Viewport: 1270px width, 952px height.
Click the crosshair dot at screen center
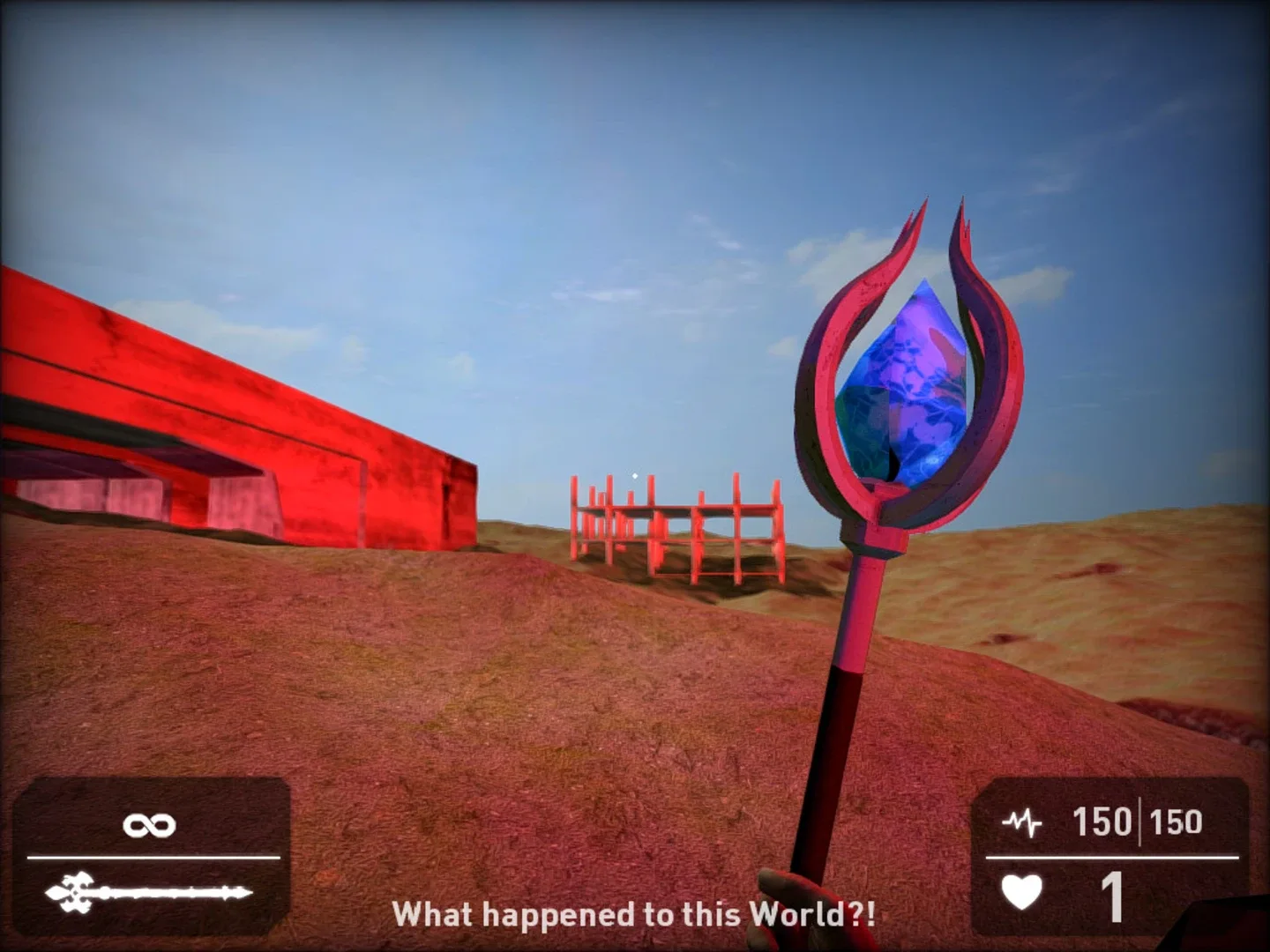pyautogui.click(x=633, y=476)
